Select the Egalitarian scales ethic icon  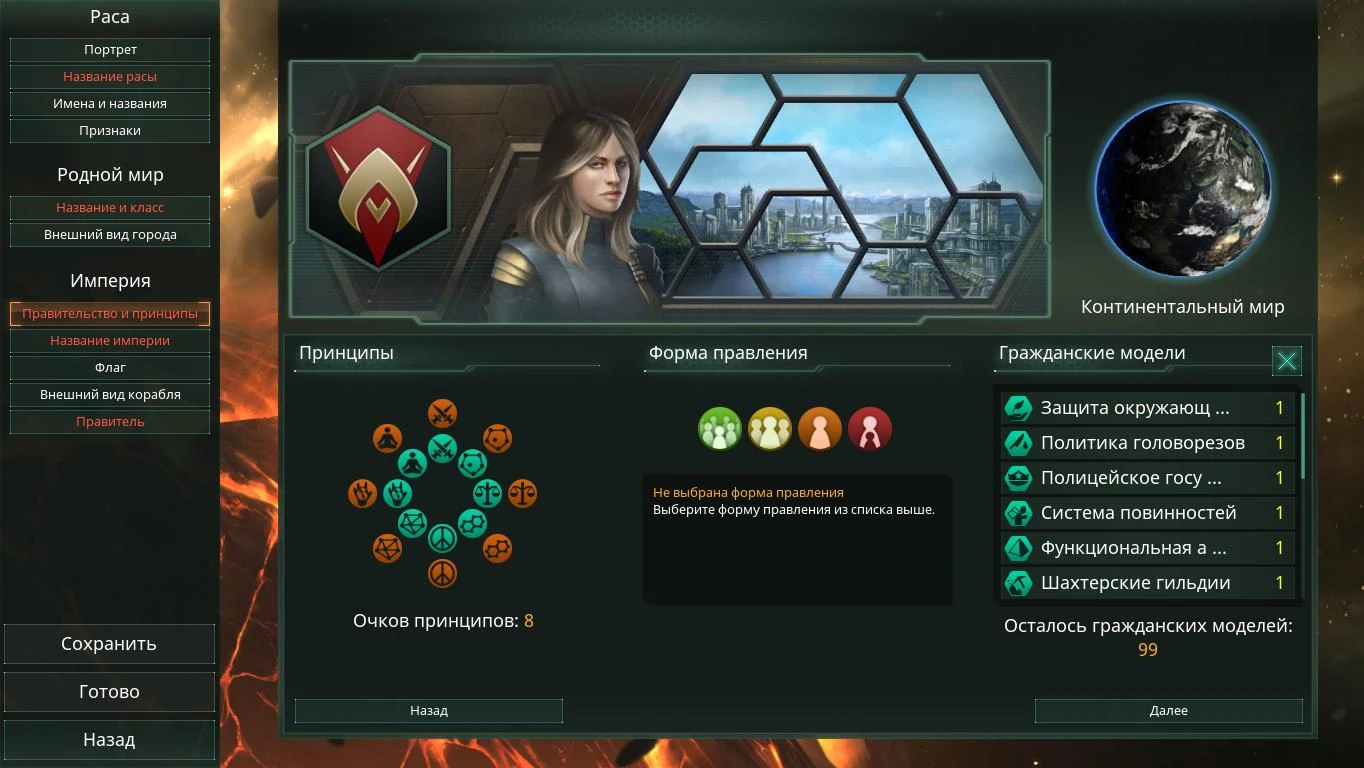[x=487, y=492]
